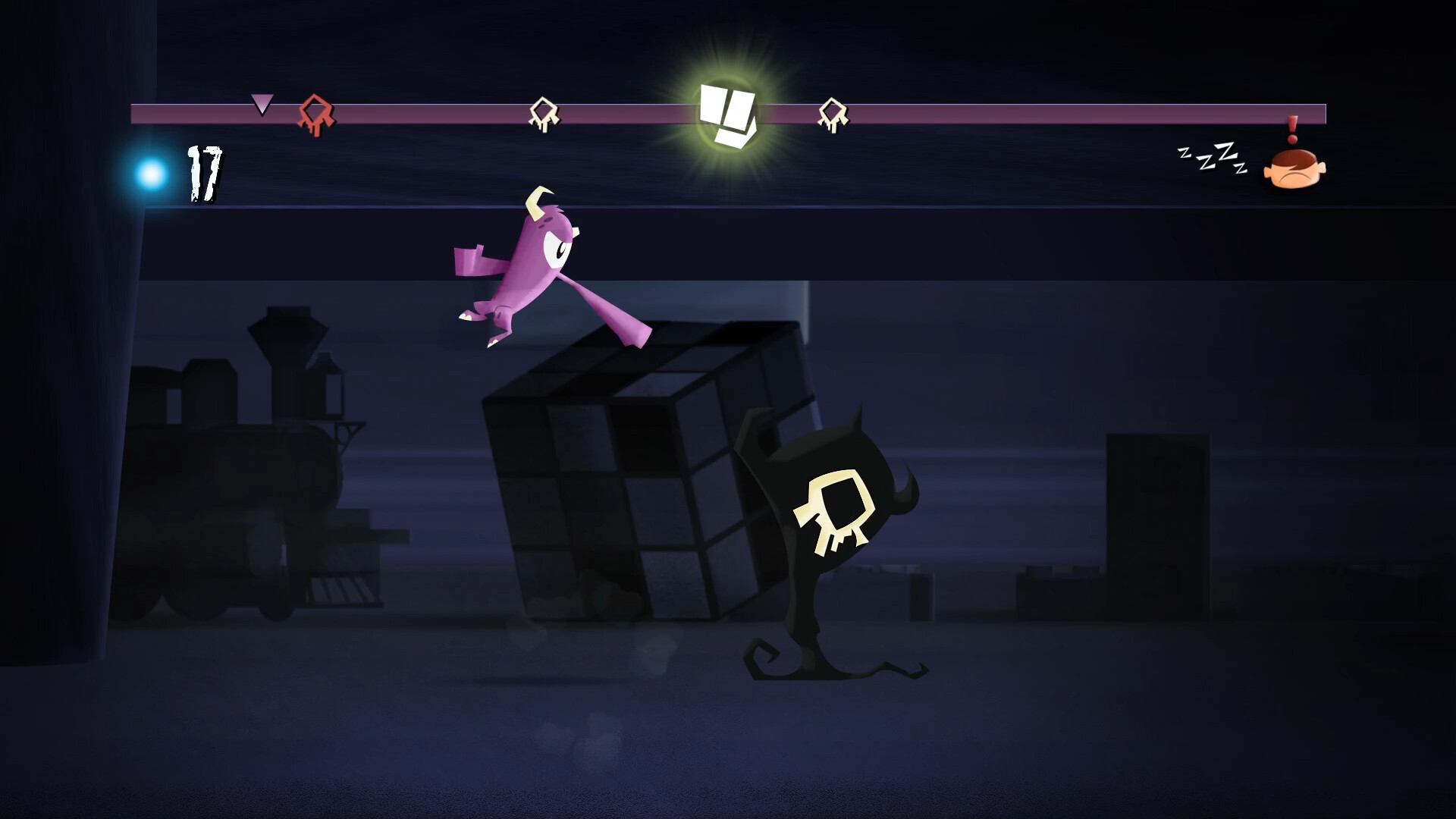This screenshot has width=1456, height=819.
Task: Click the ZzZz sleep symbols
Action: [x=1213, y=159]
